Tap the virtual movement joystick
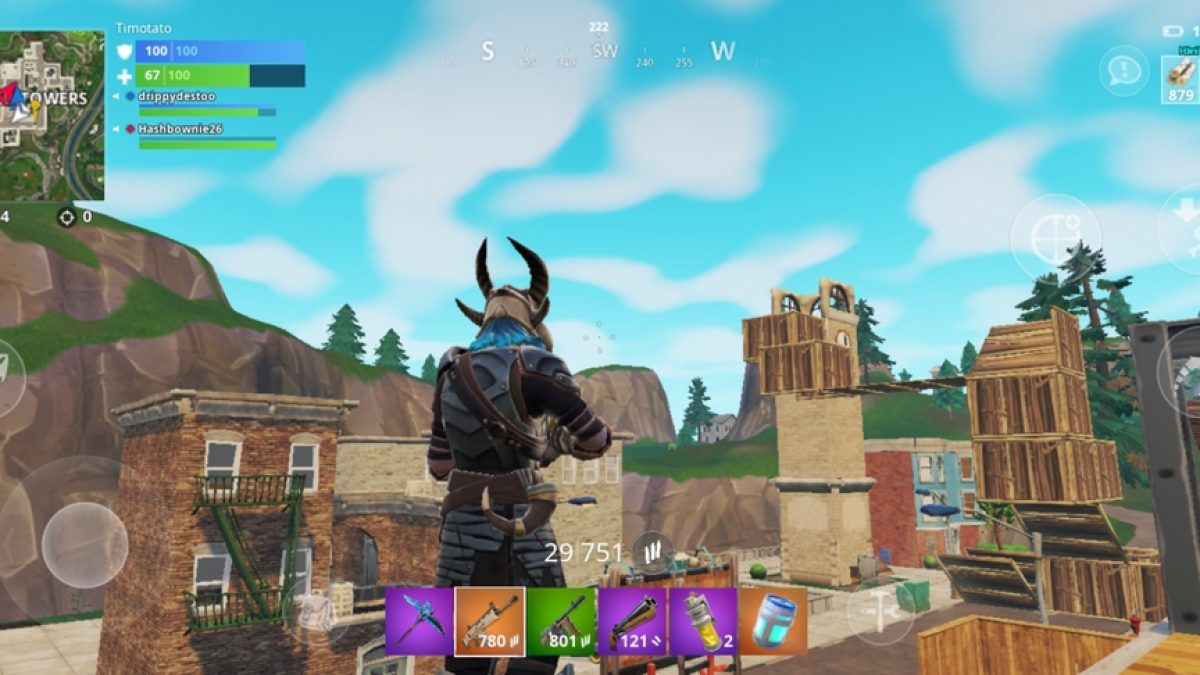Image resolution: width=1200 pixels, height=675 pixels. pyautogui.click(x=84, y=545)
